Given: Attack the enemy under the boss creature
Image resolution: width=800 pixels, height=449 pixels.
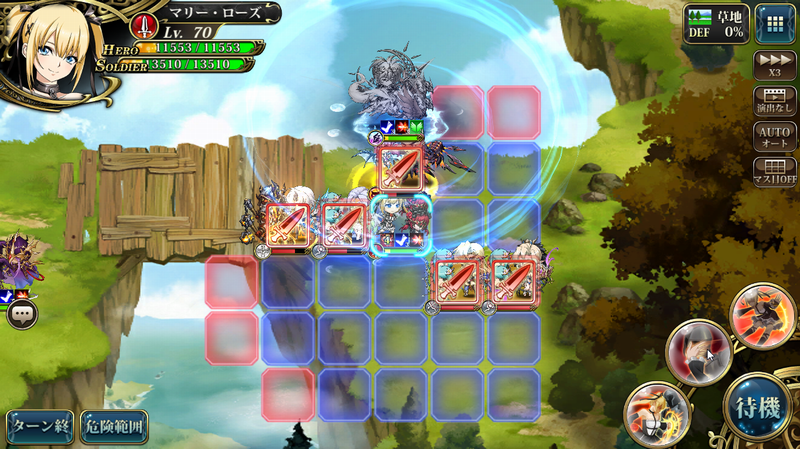Looking at the screenshot, I should coord(402,166).
